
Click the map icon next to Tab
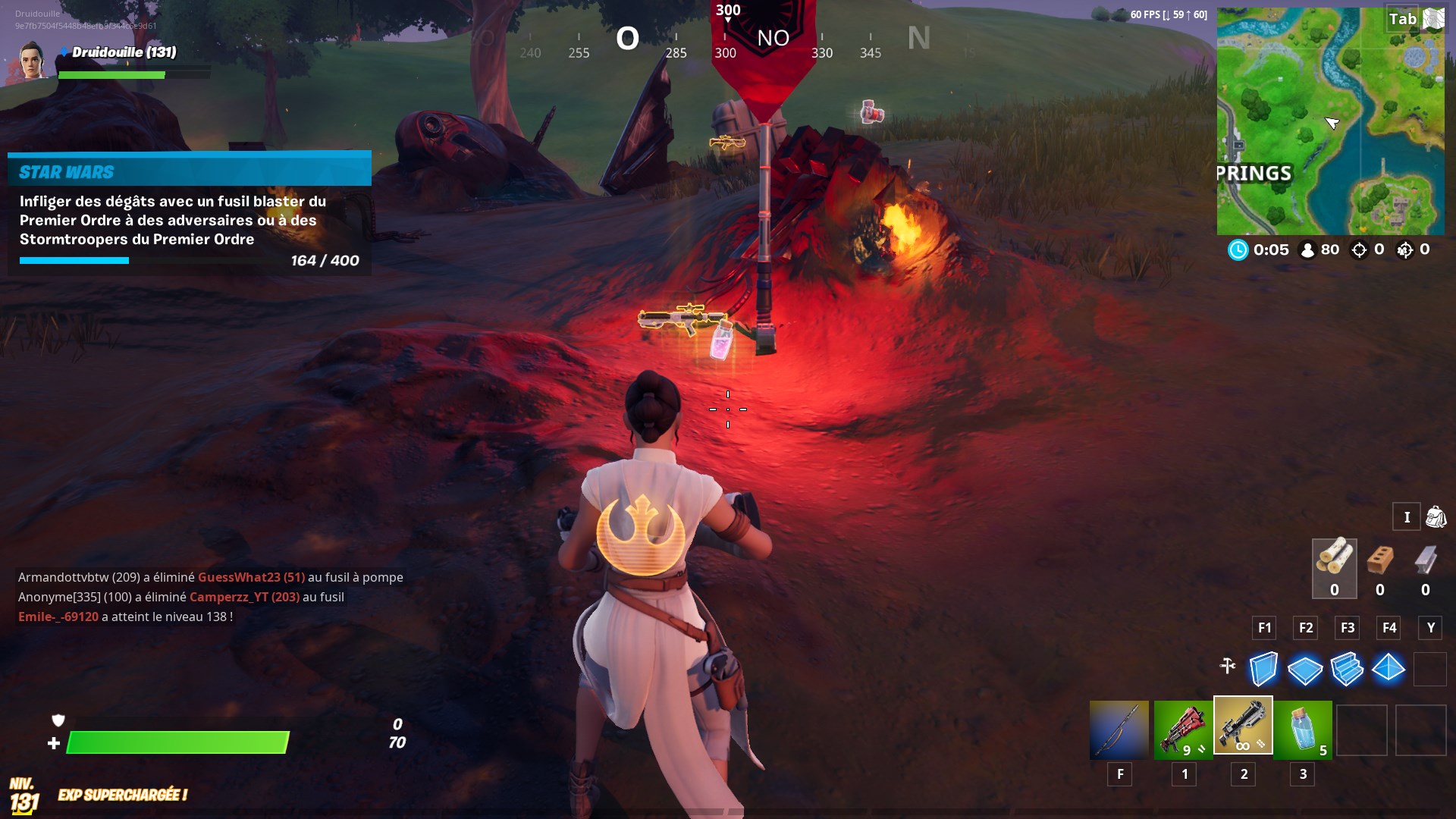(1434, 18)
